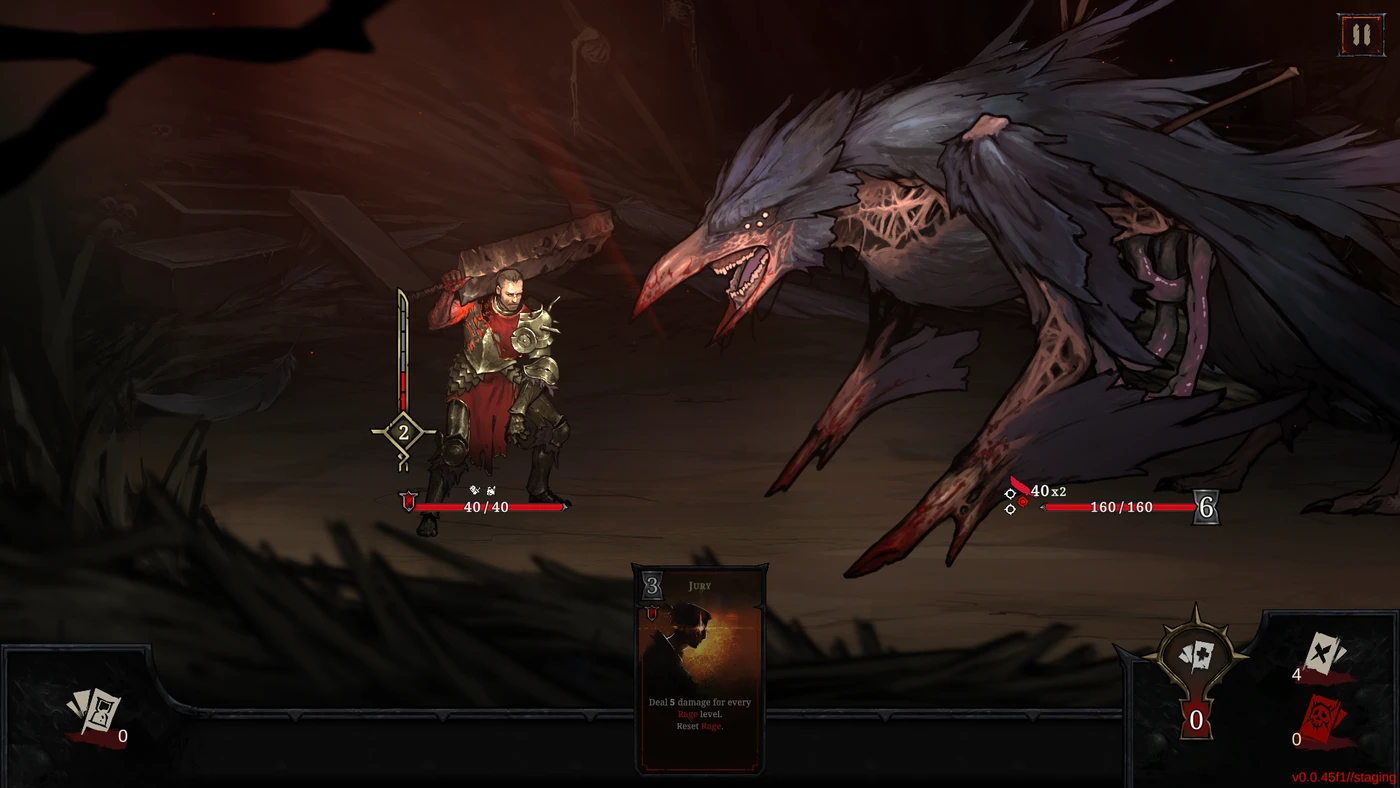
Task: Pause the game with the top-right button
Action: pyautogui.click(x=1359, y=35)
